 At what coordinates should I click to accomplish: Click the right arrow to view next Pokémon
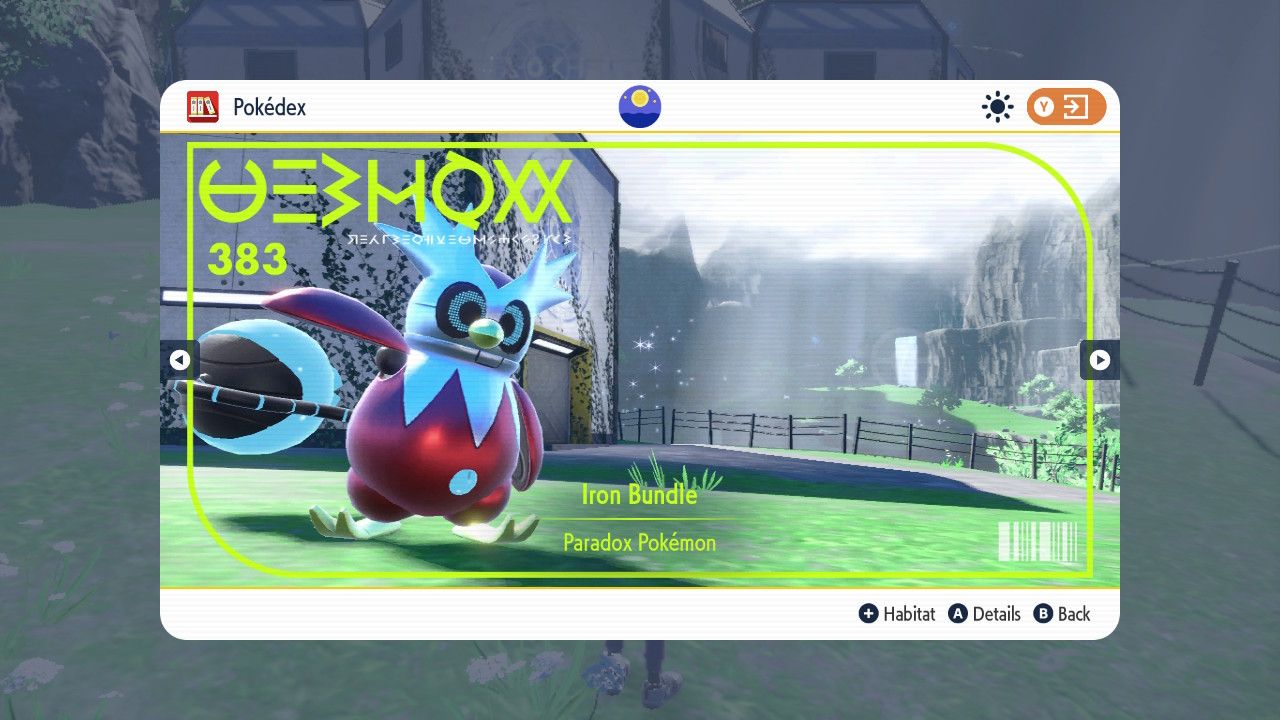click(x=1099, y=360)
